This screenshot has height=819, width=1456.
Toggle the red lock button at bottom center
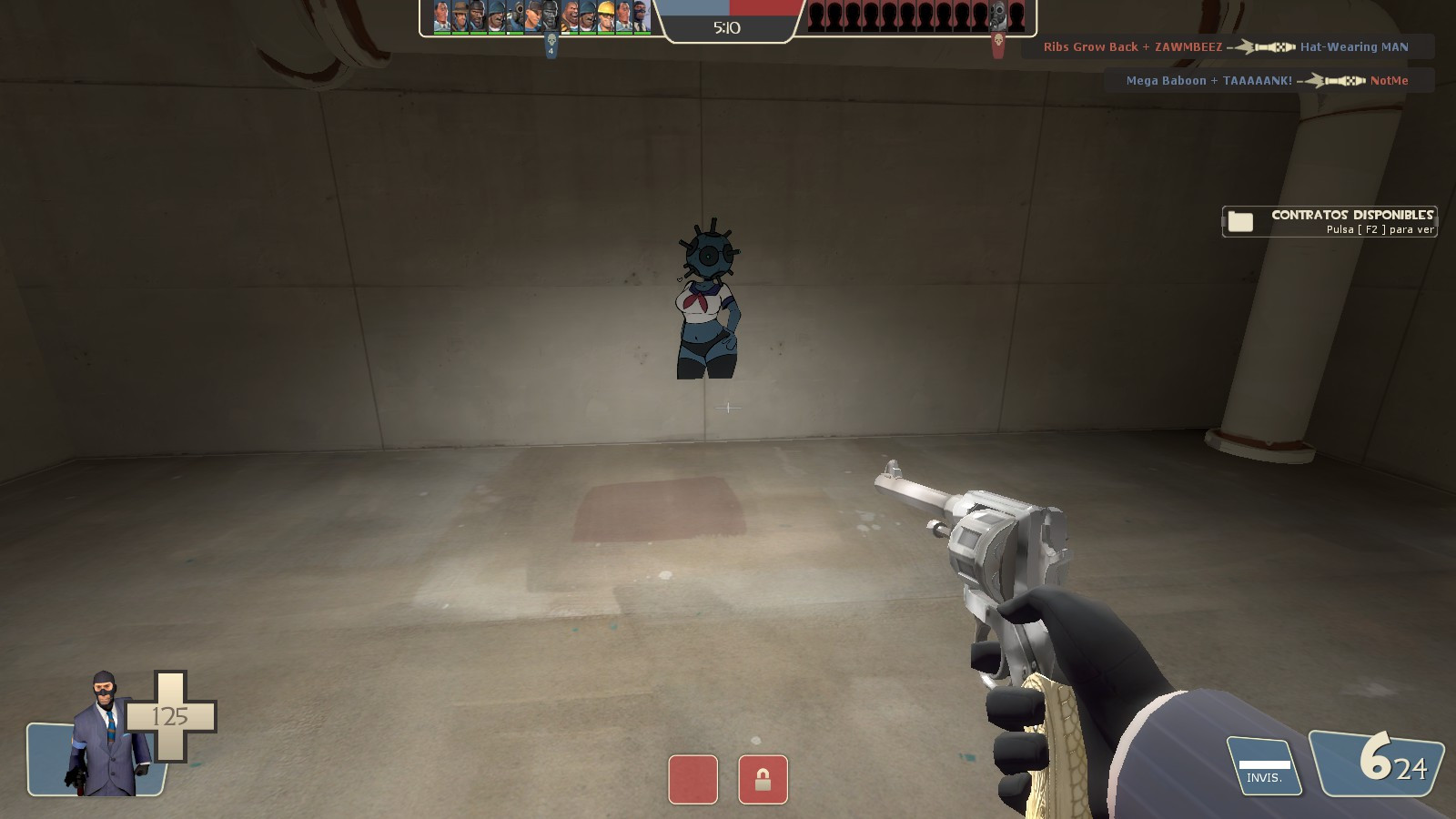click(764, 781)
